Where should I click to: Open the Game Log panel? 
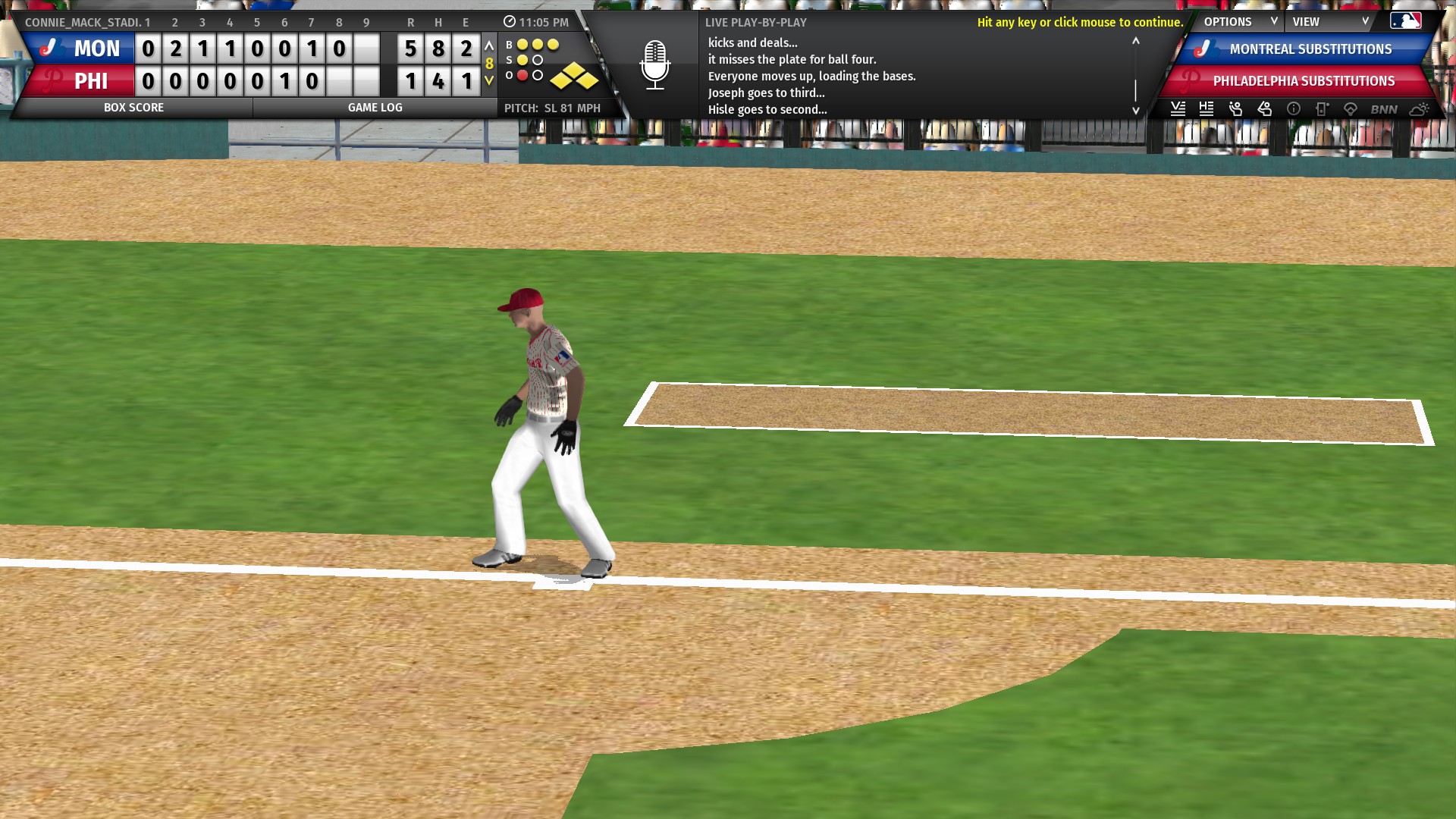click(375, 108)
